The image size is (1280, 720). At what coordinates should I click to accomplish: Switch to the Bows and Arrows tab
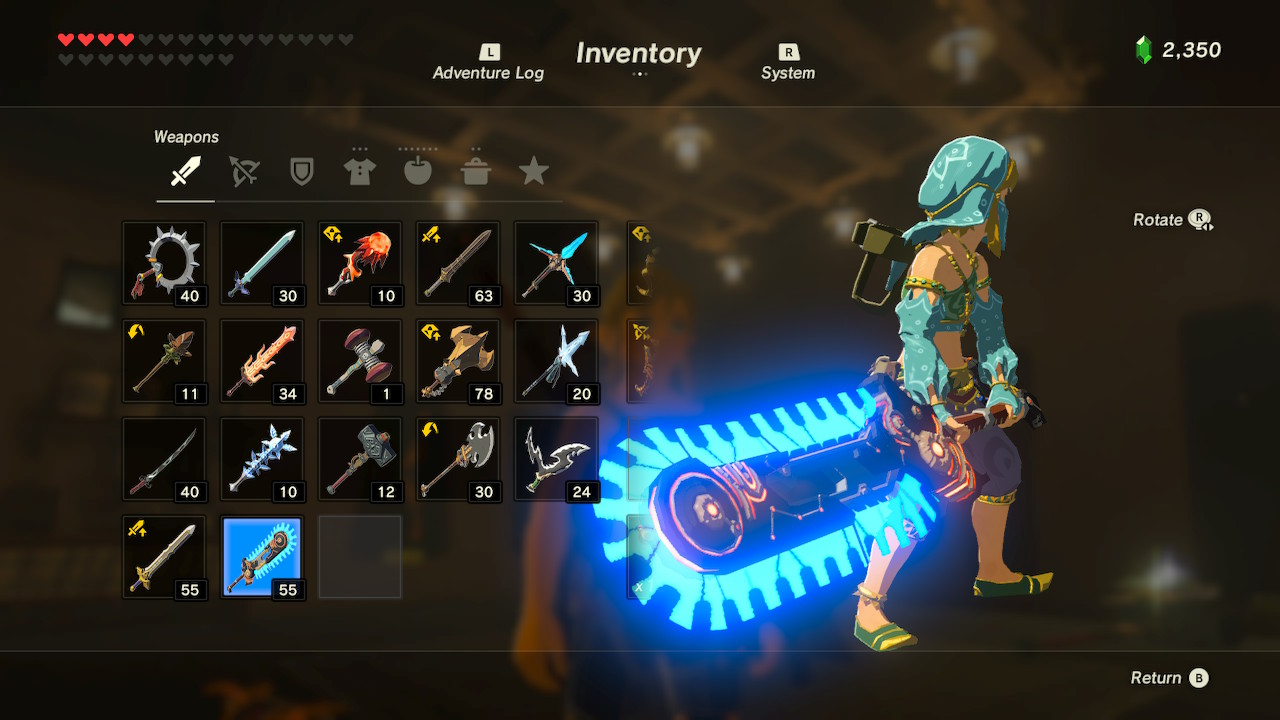click(x=243, y=172)
